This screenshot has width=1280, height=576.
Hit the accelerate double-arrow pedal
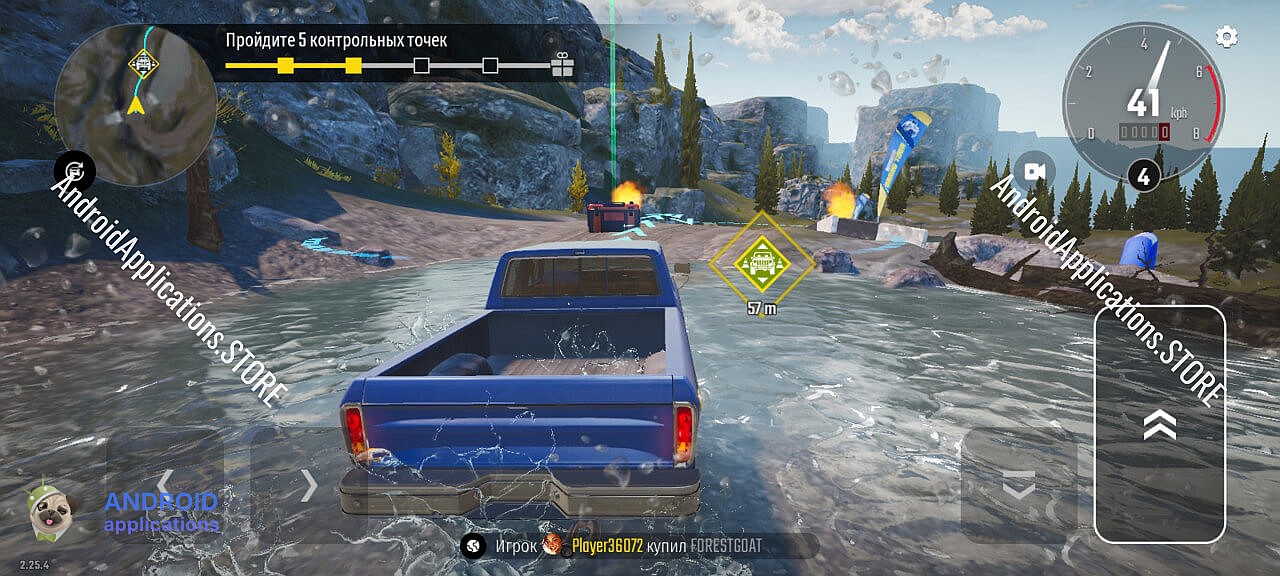click(x=1159, y=424)
